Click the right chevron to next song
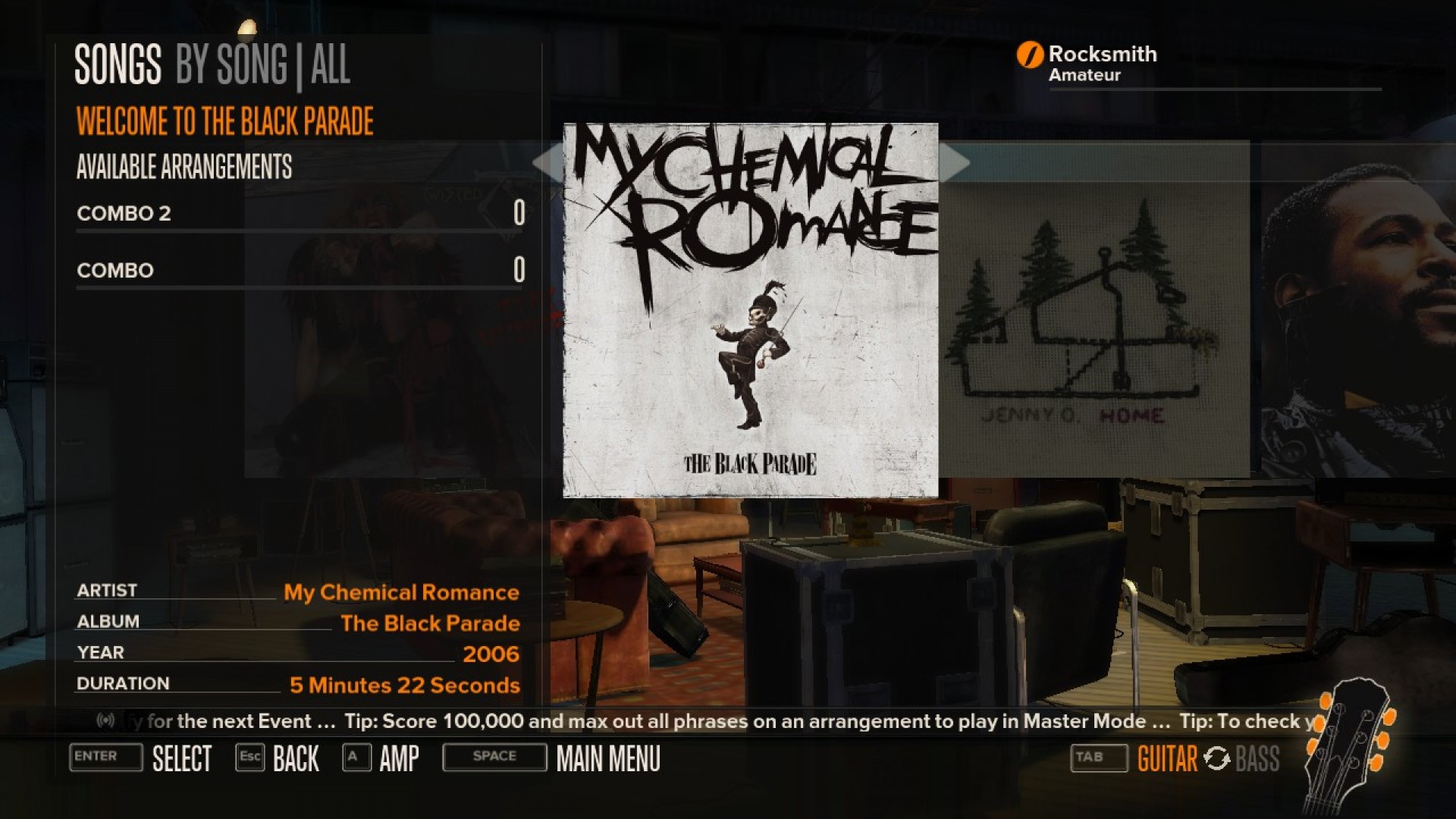Viewport: 1456px width, 819px height. (x=955, y=163)
